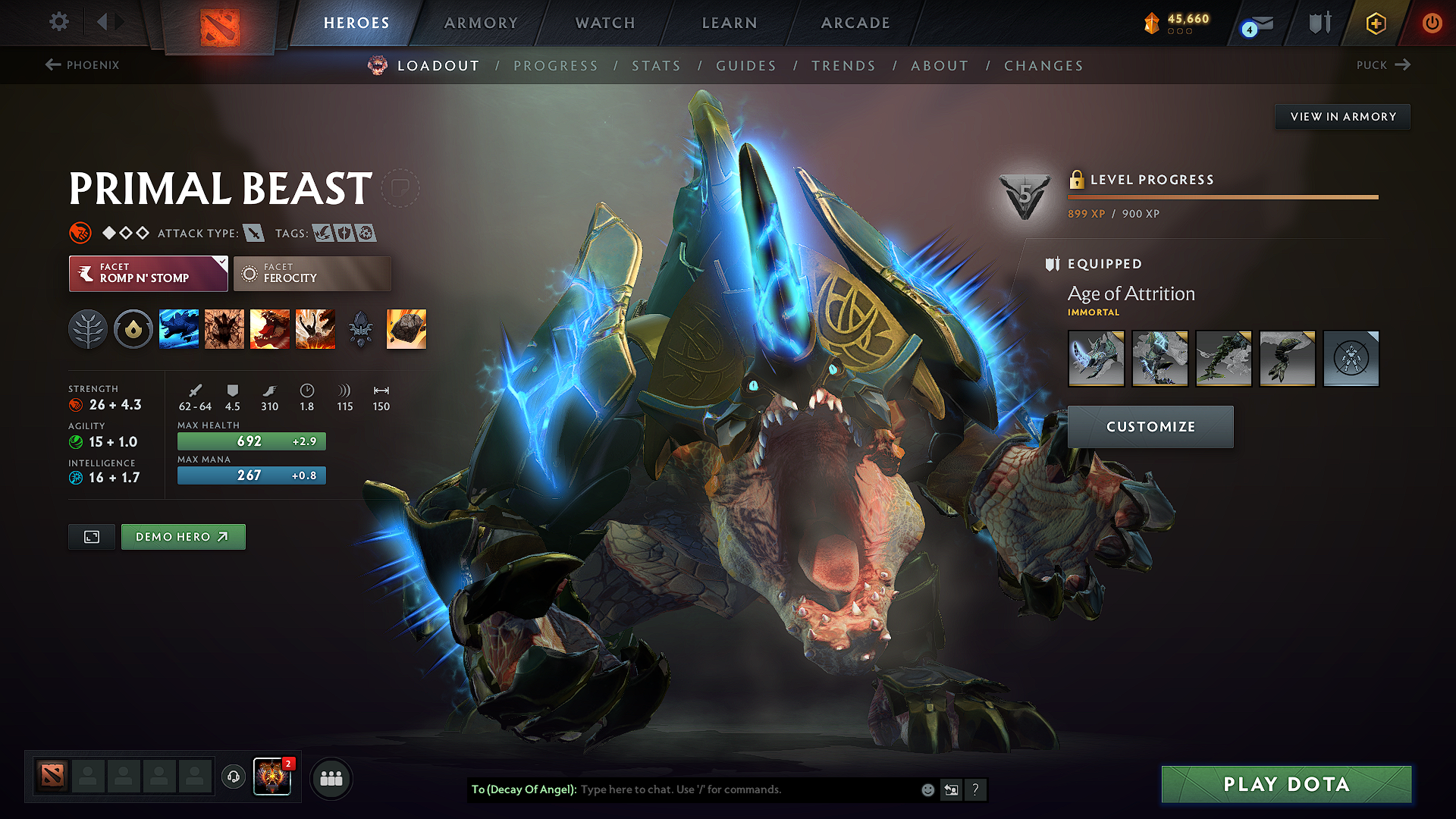Click the blue Onslaught ability icon
This screenshot has height=819, width=1456.
click(x=179, y=328)
